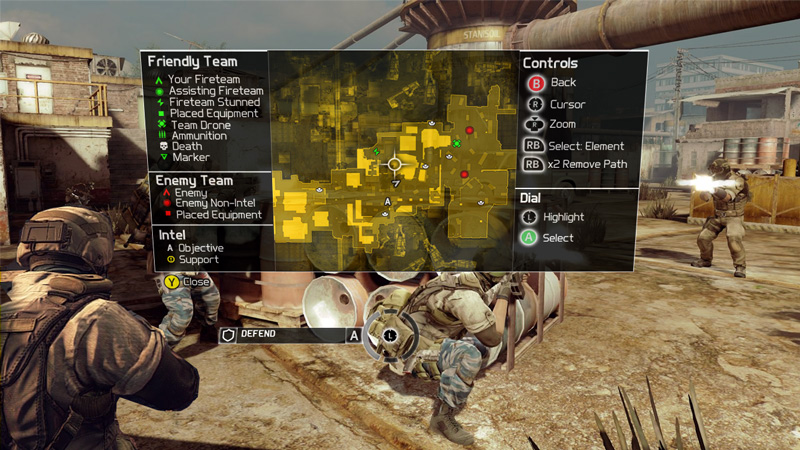Pick the Objective entry under Intel
The image size is (800, 450).
(x=200, y=248)
